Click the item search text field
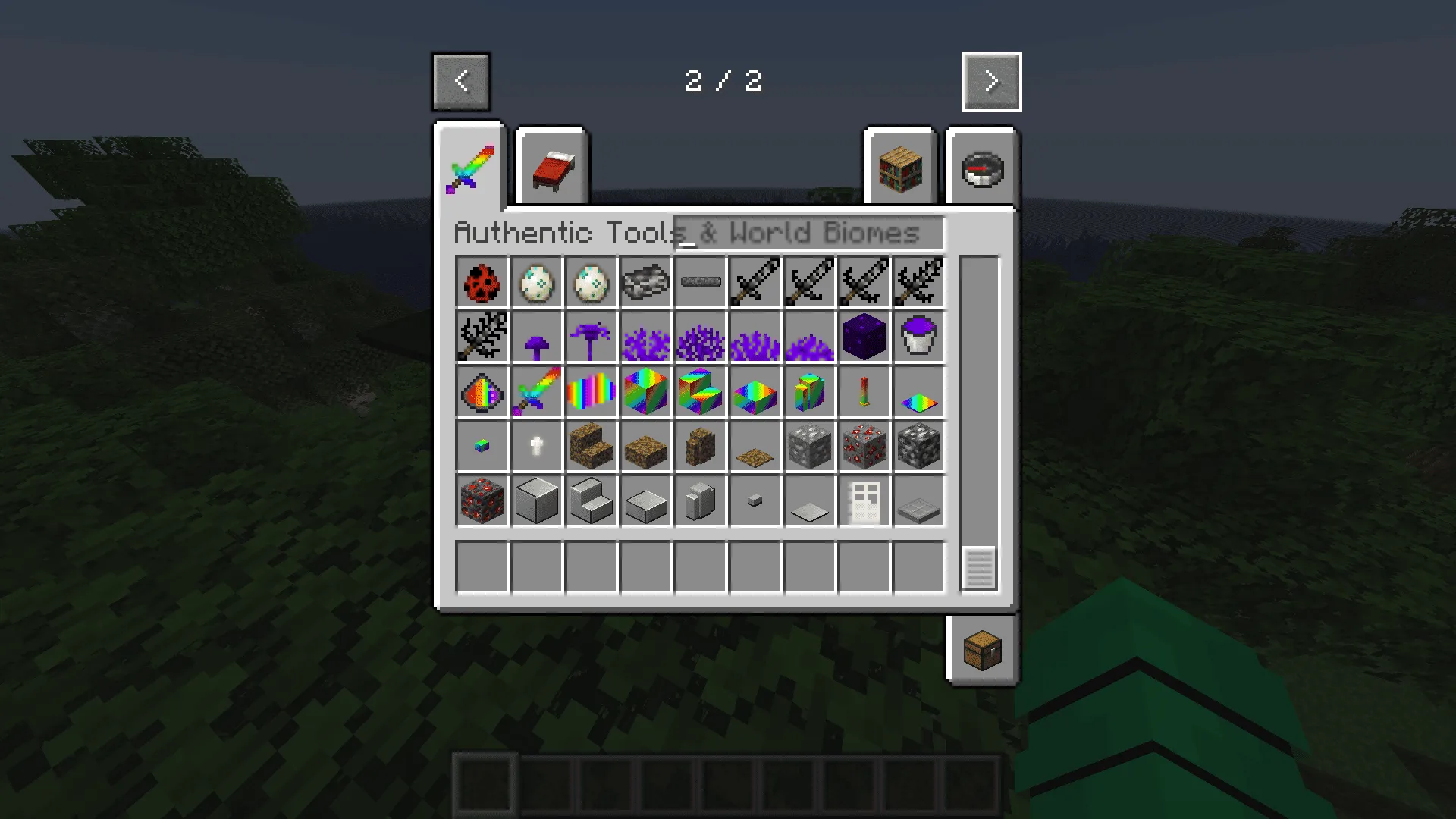1456x819 pixels. (808, 234)
